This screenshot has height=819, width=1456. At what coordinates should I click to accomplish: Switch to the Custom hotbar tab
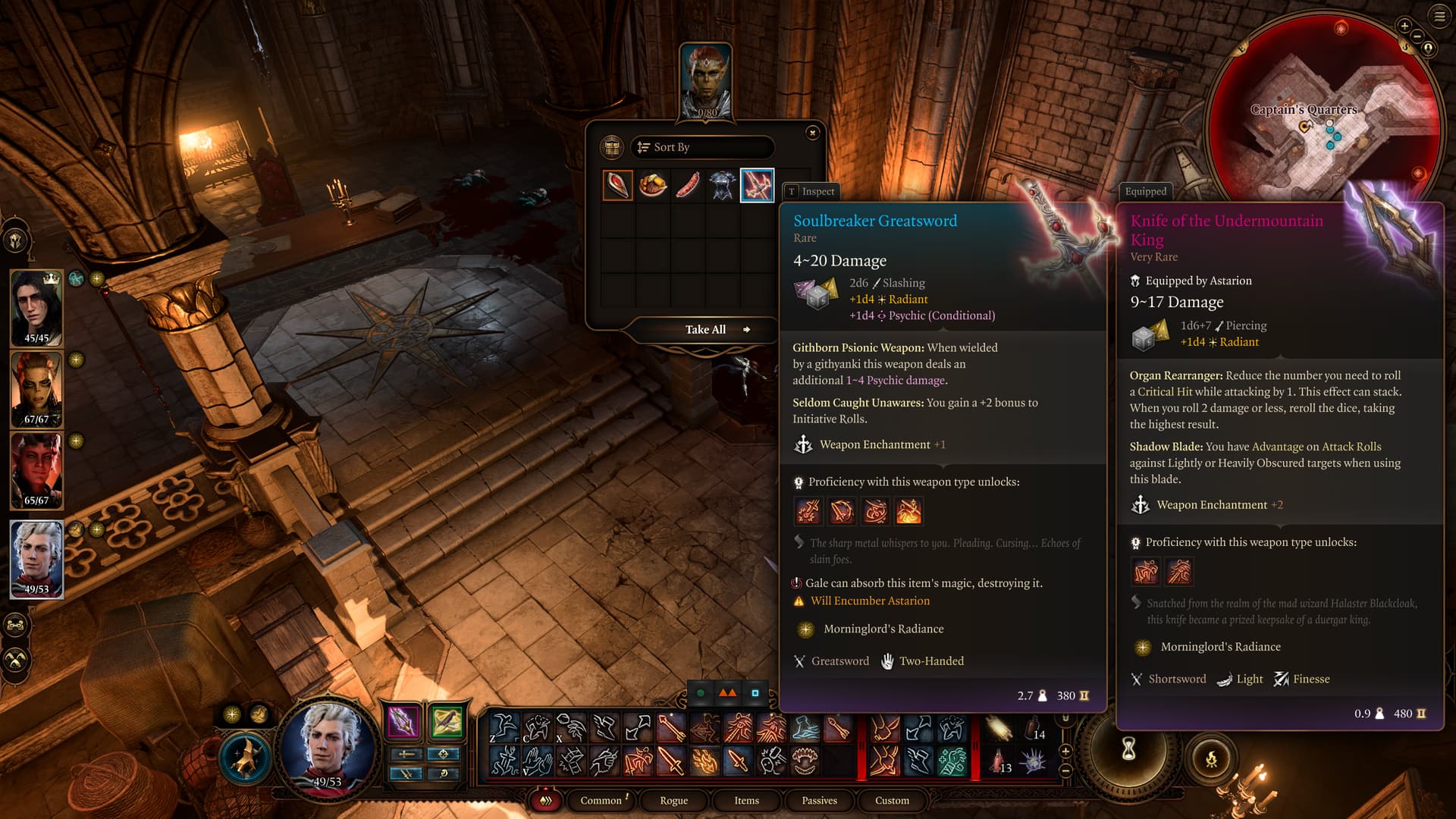[892, 800]
